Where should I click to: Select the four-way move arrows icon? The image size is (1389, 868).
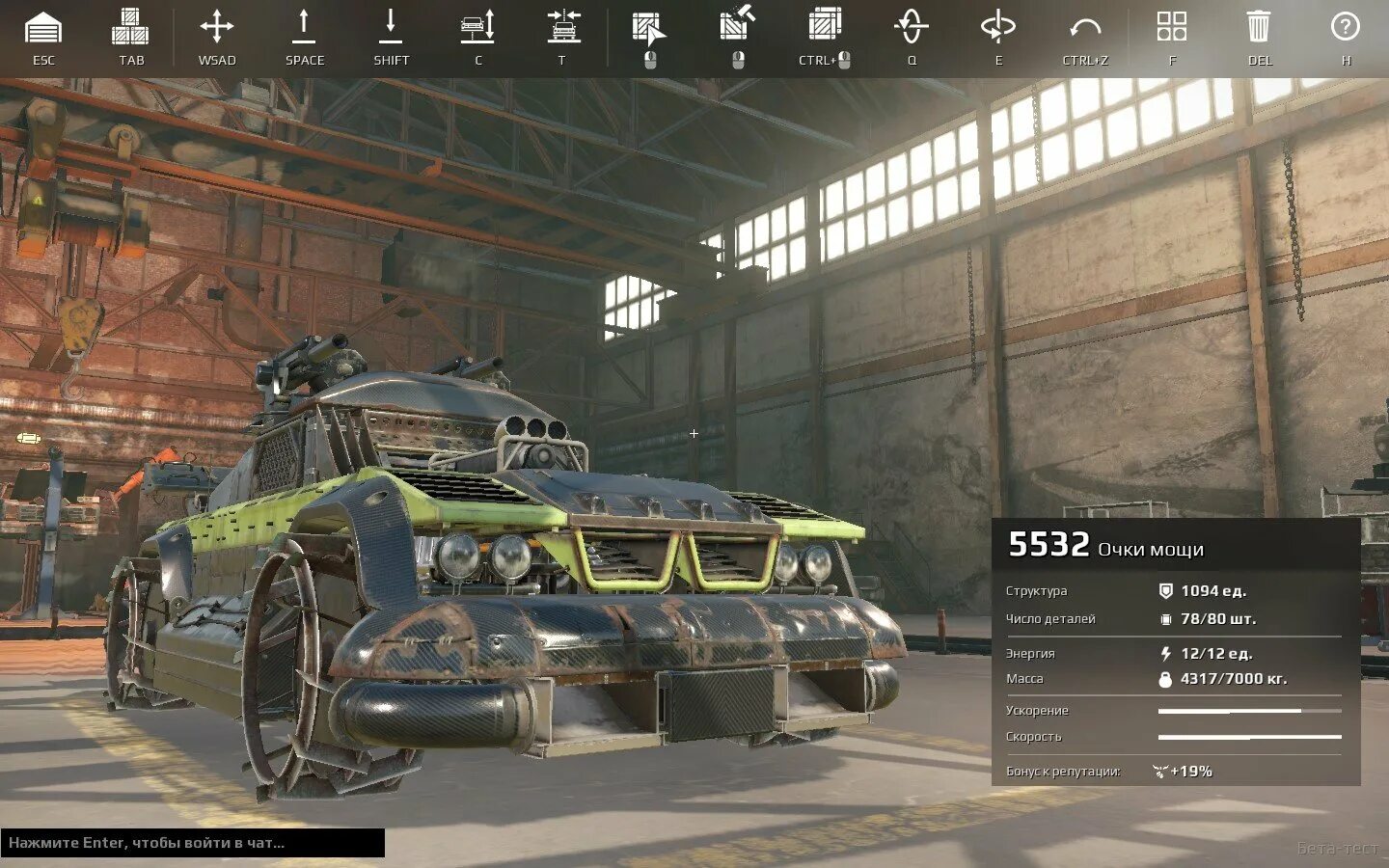pyautogui.click(x=217, y=27)
